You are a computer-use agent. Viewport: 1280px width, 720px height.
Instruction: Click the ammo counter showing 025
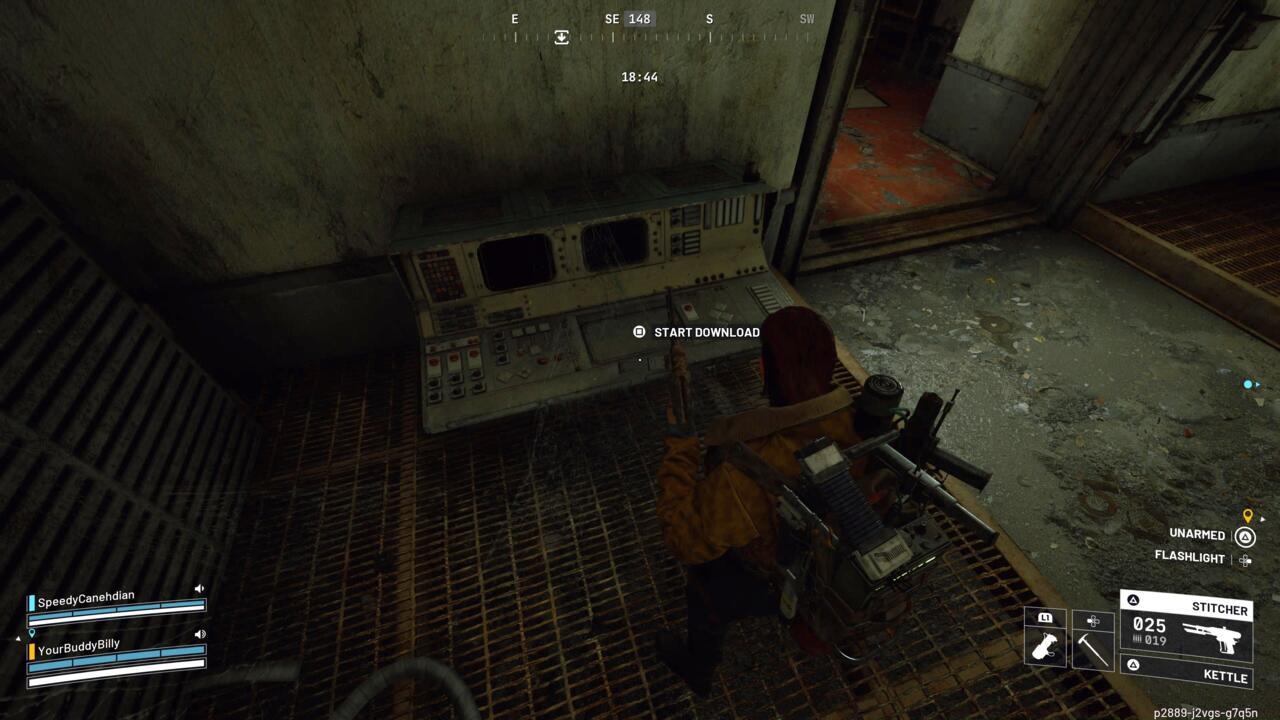pos(1150,626)
